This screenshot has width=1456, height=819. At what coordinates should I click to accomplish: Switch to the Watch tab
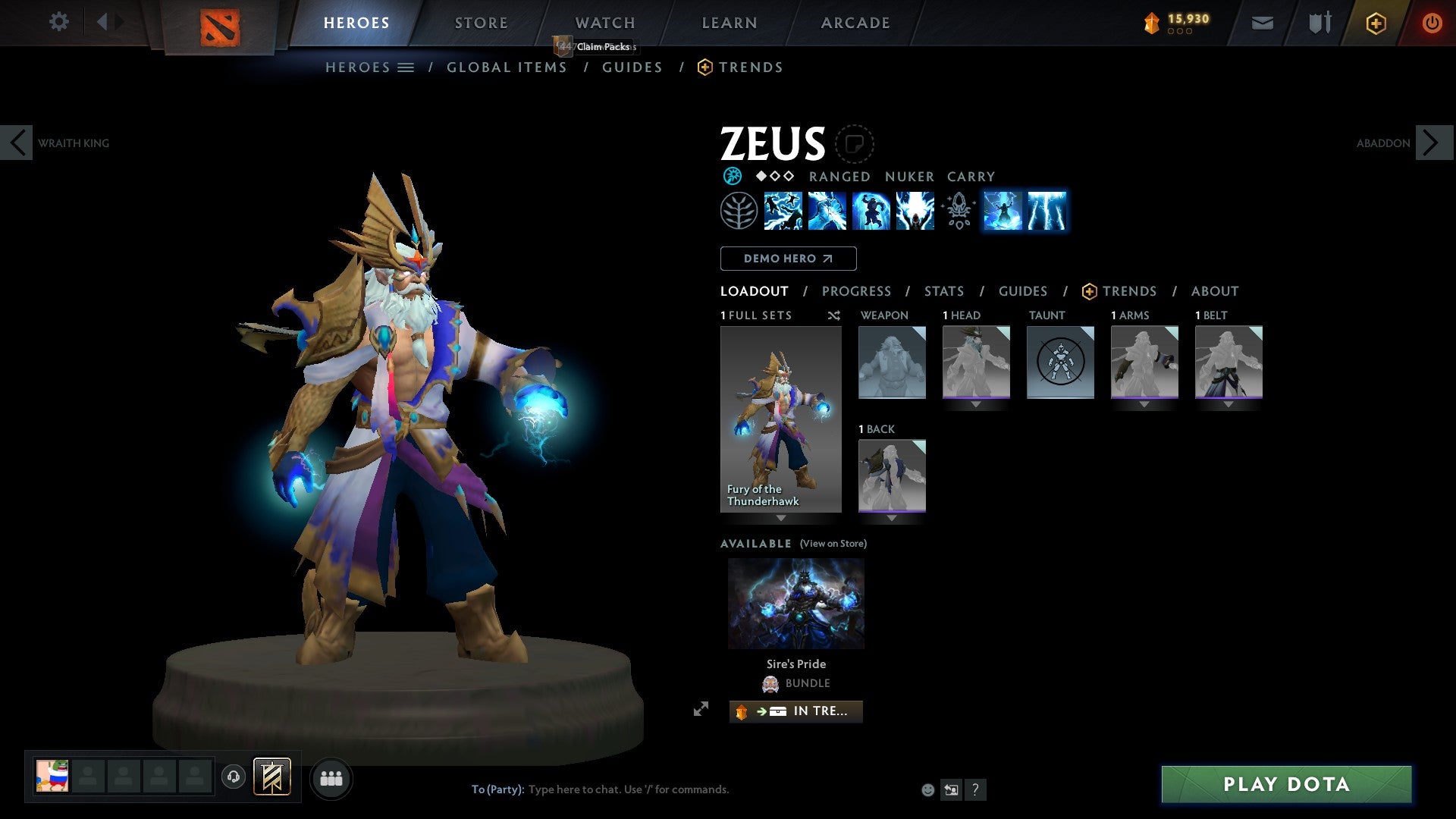[604, 23]
